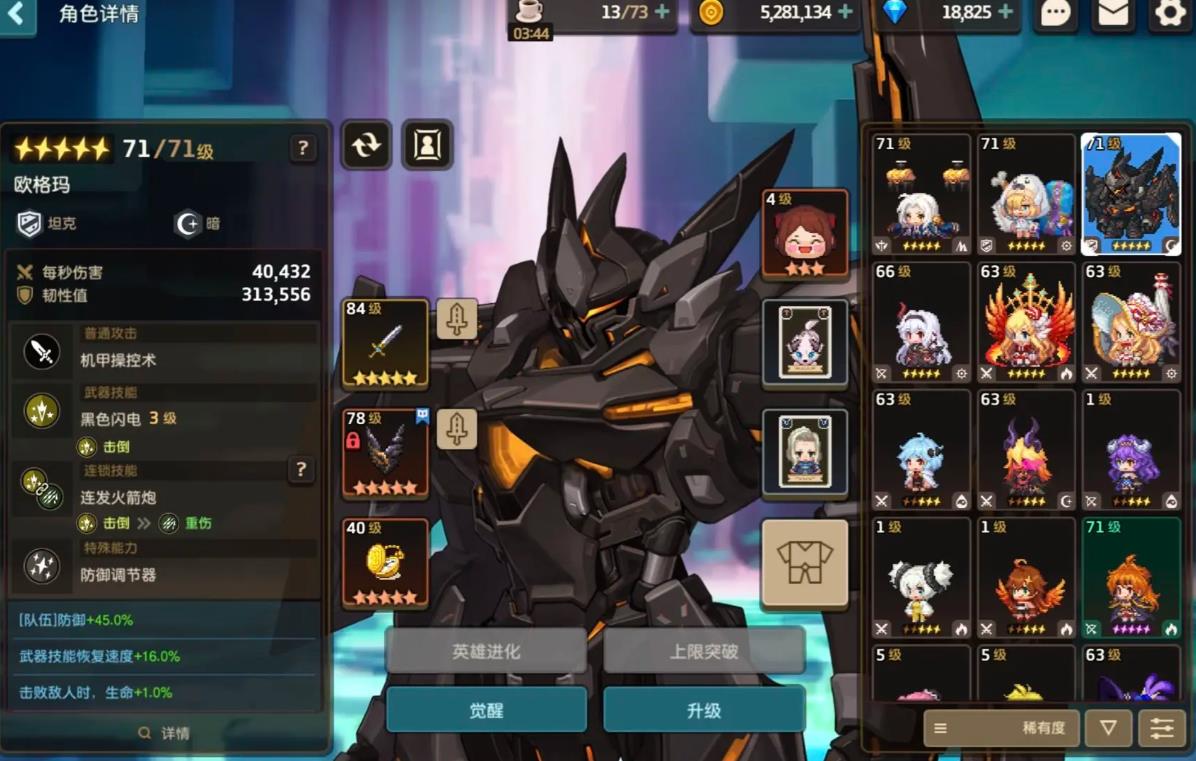Select the level 40 gold accessory slot
Viewport: 1196px width, 761px height.
pyautogui.click(x=385, y=563)
